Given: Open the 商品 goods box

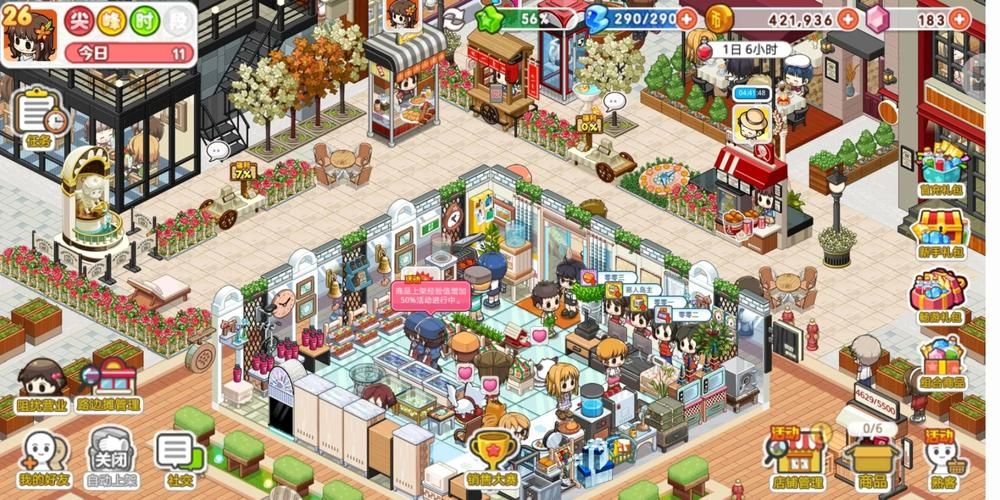Looking at the screenshot, I should pos(872,458).
